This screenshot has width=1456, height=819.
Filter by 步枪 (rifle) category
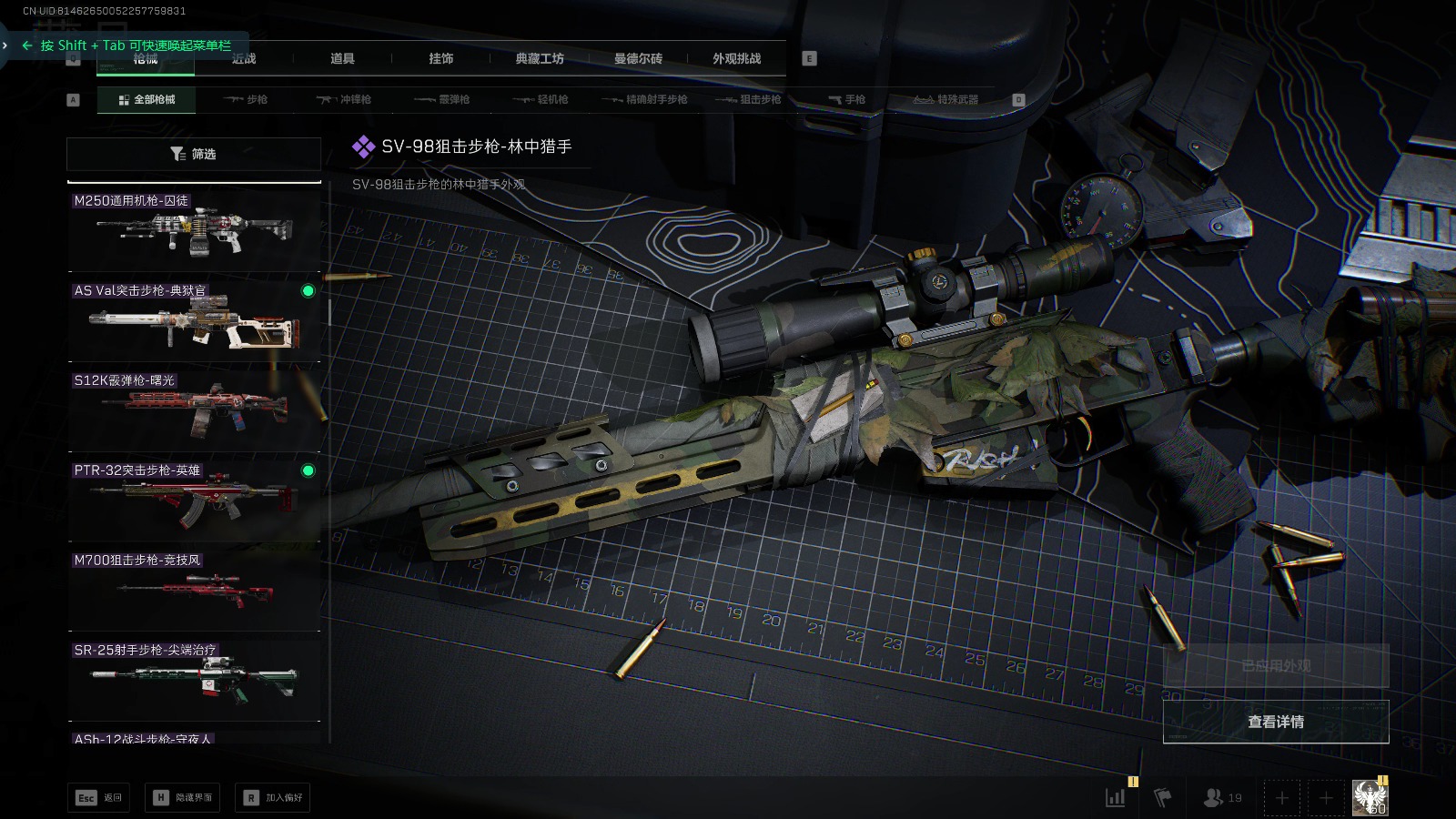tap(246, 99)
